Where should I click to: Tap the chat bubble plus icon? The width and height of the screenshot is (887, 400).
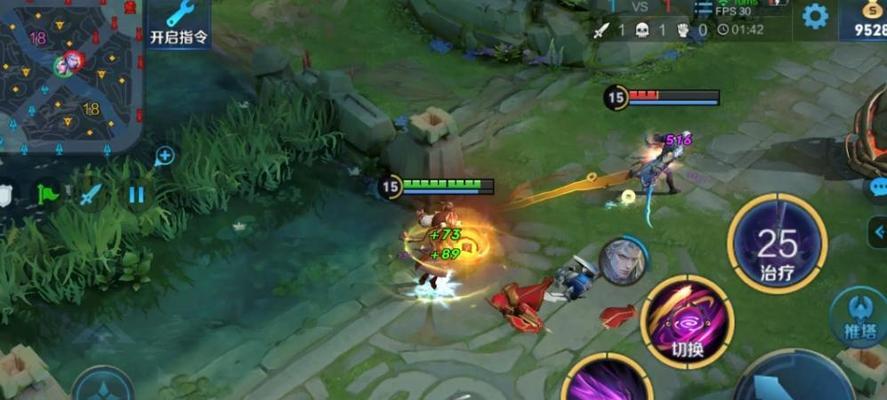[x=165, y=155]
